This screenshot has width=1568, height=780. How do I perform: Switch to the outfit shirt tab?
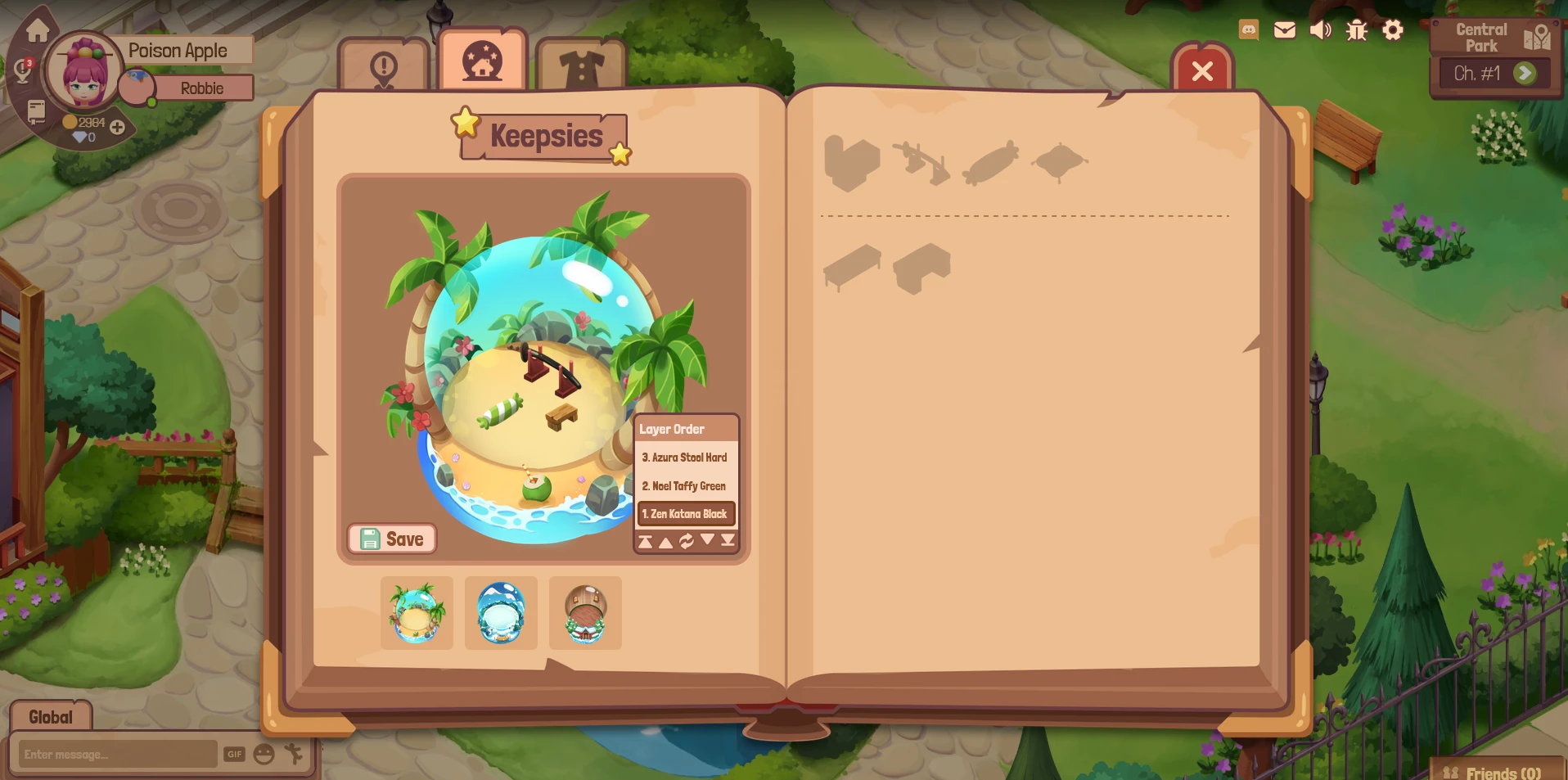tap(581, 67)
